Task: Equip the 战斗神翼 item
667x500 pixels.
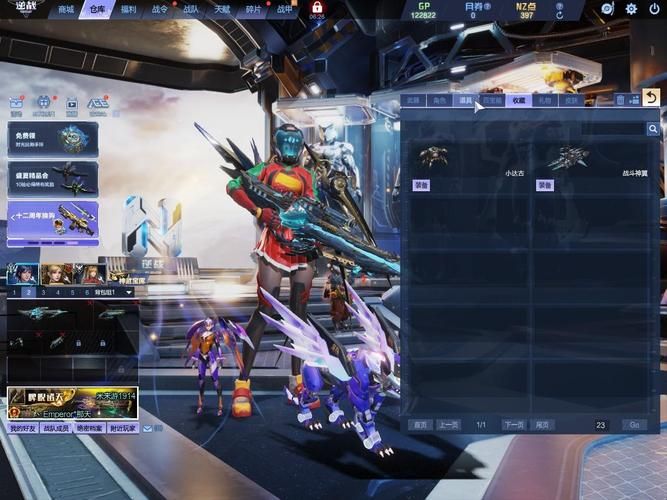Action: [544, 185]
